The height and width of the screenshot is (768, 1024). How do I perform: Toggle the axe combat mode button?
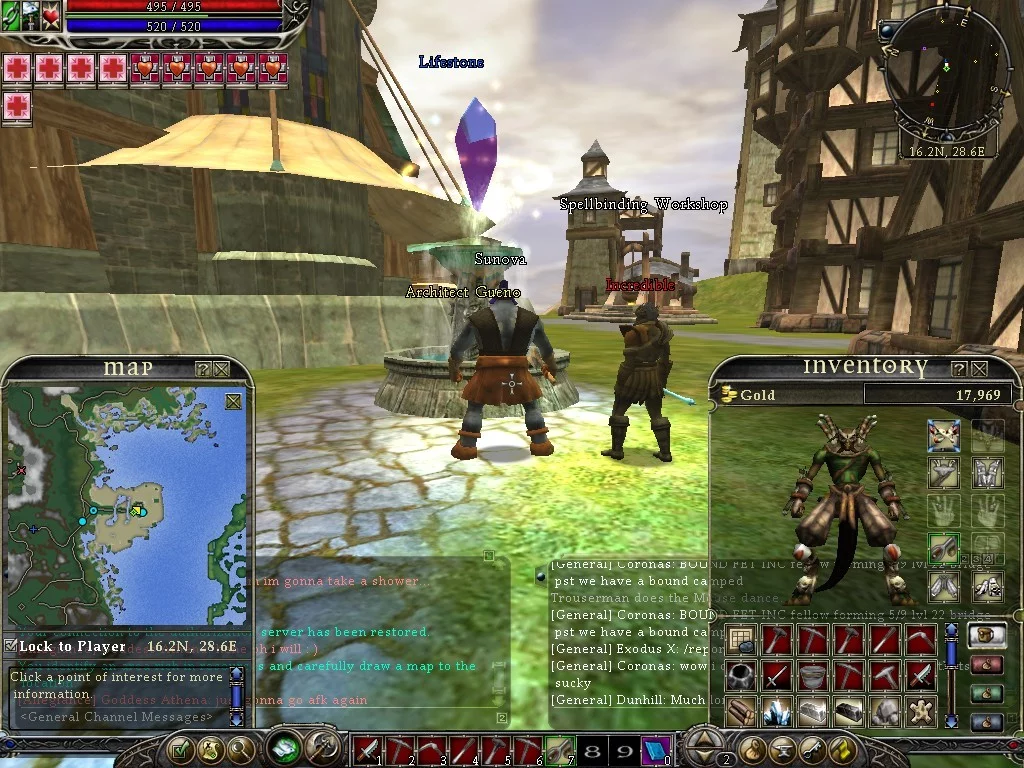322,748
